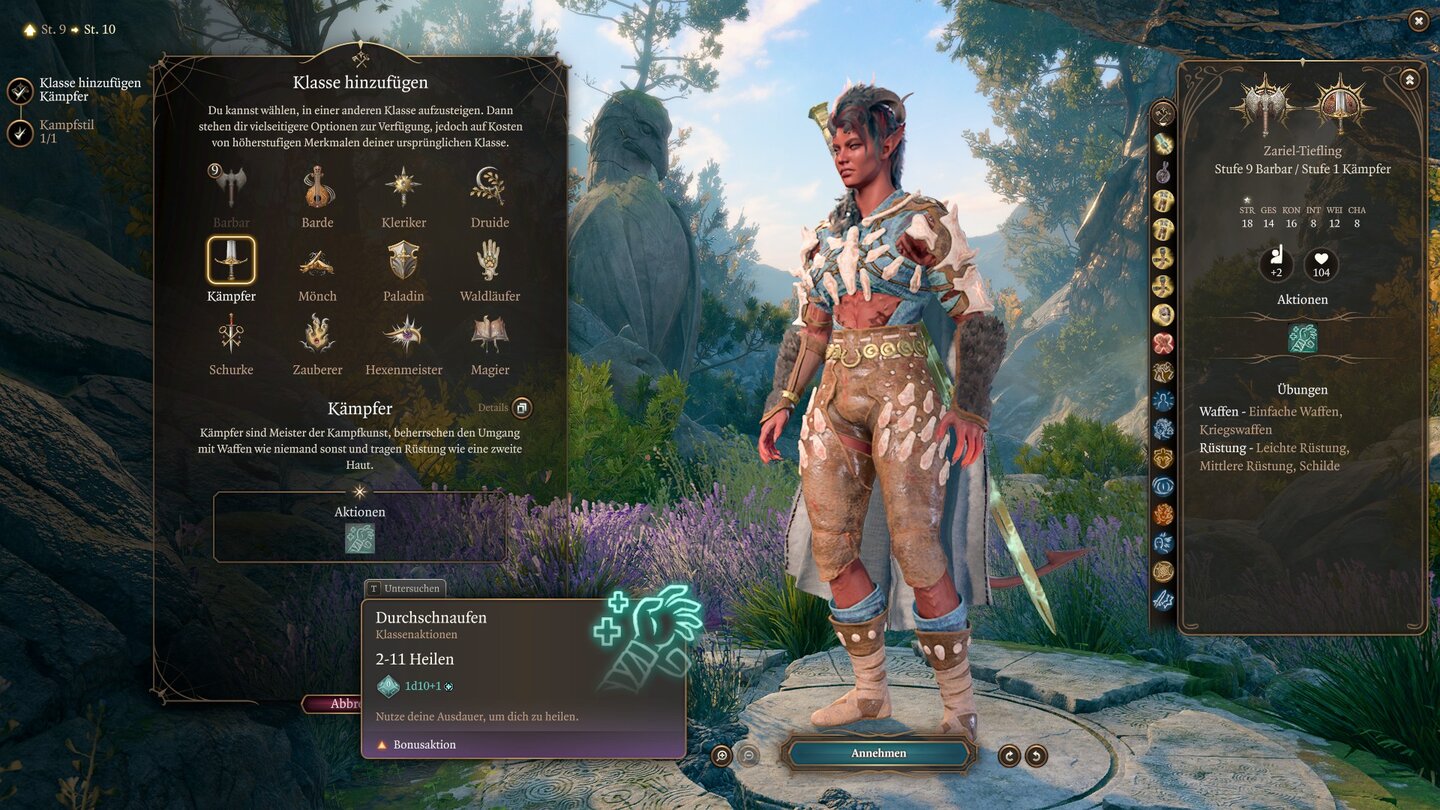Open the Kämpfer class Details

pyautogui.click(x=521, y=408)
